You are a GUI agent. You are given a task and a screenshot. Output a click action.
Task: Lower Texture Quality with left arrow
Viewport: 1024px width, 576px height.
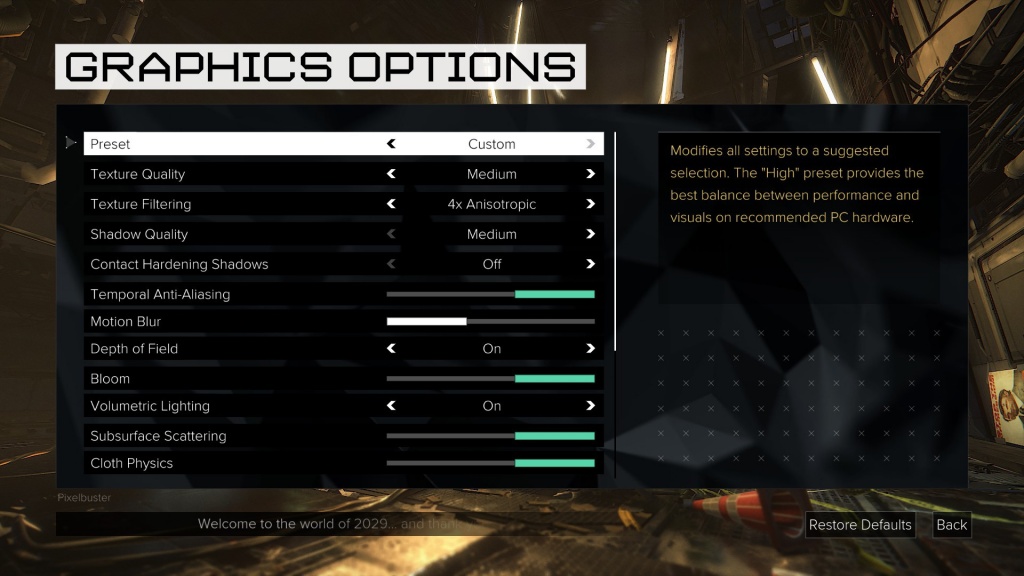pyautogui.click(x=391, y=174)
